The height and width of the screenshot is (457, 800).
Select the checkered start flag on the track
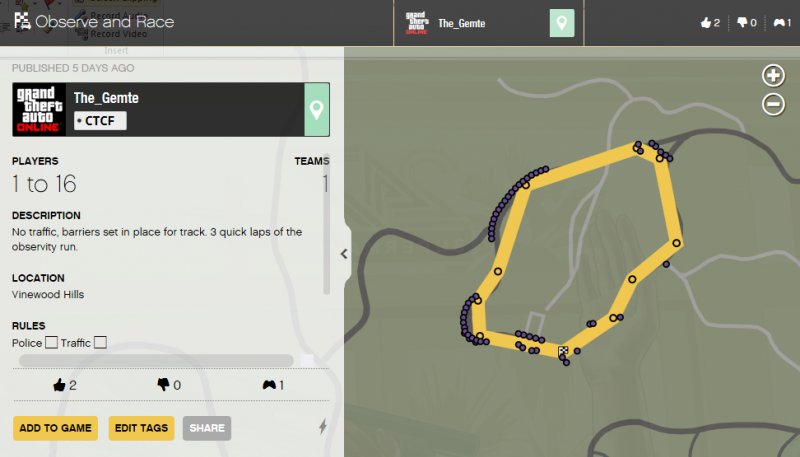click(563, 351)
